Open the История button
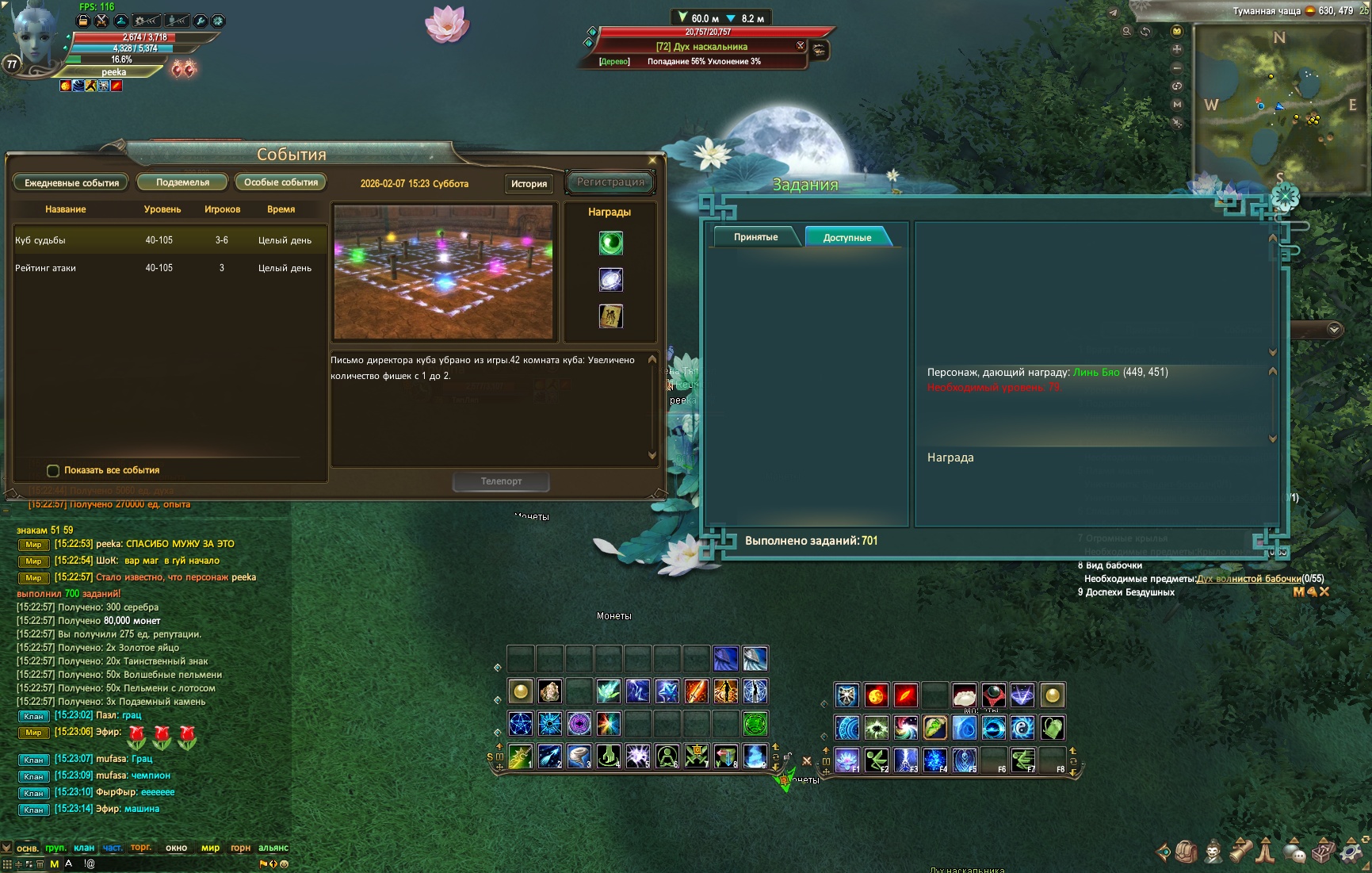This screenshot has width=1372, height=873. coord(529,184)
